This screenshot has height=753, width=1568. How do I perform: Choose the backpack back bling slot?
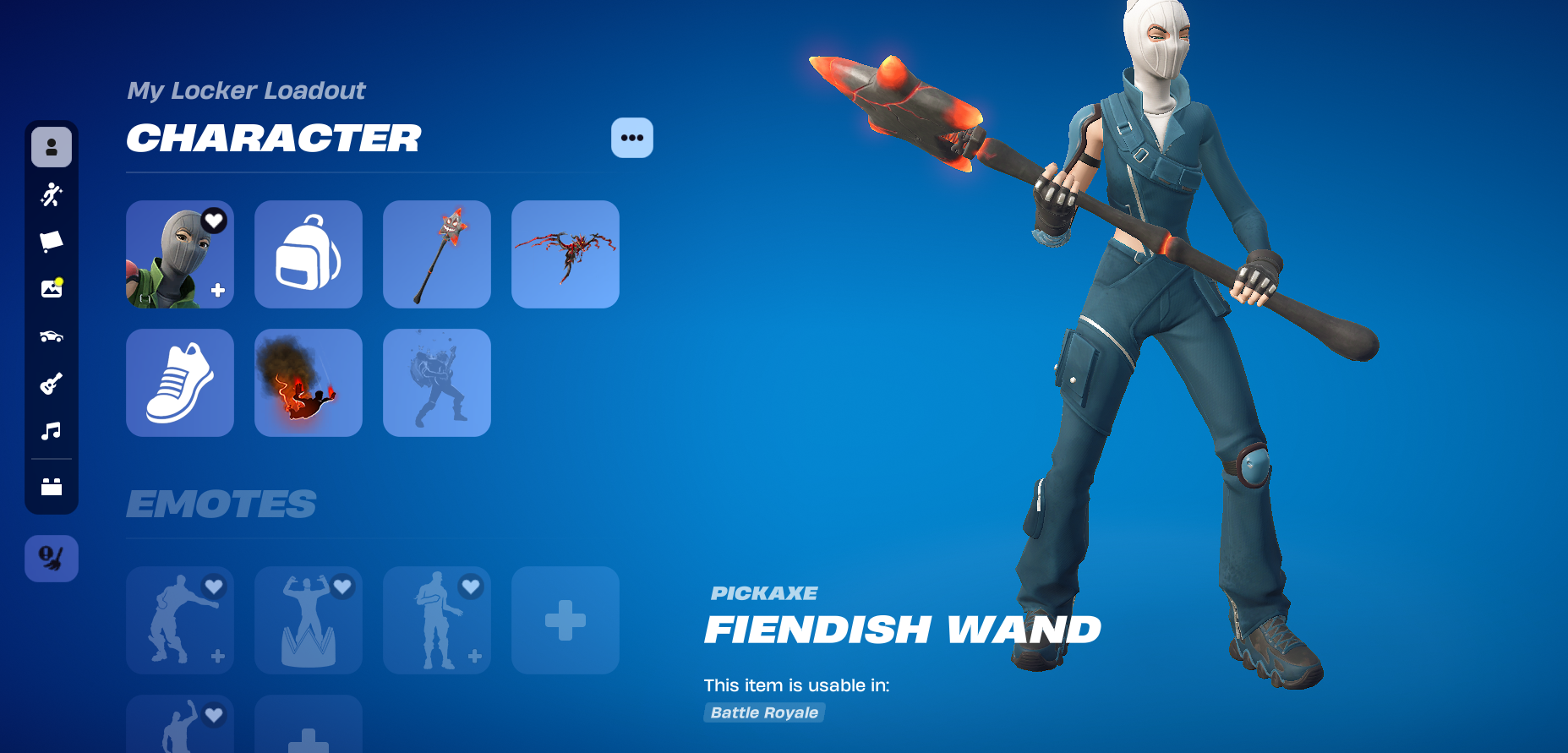pyautogui.click(x=308, y=254)
